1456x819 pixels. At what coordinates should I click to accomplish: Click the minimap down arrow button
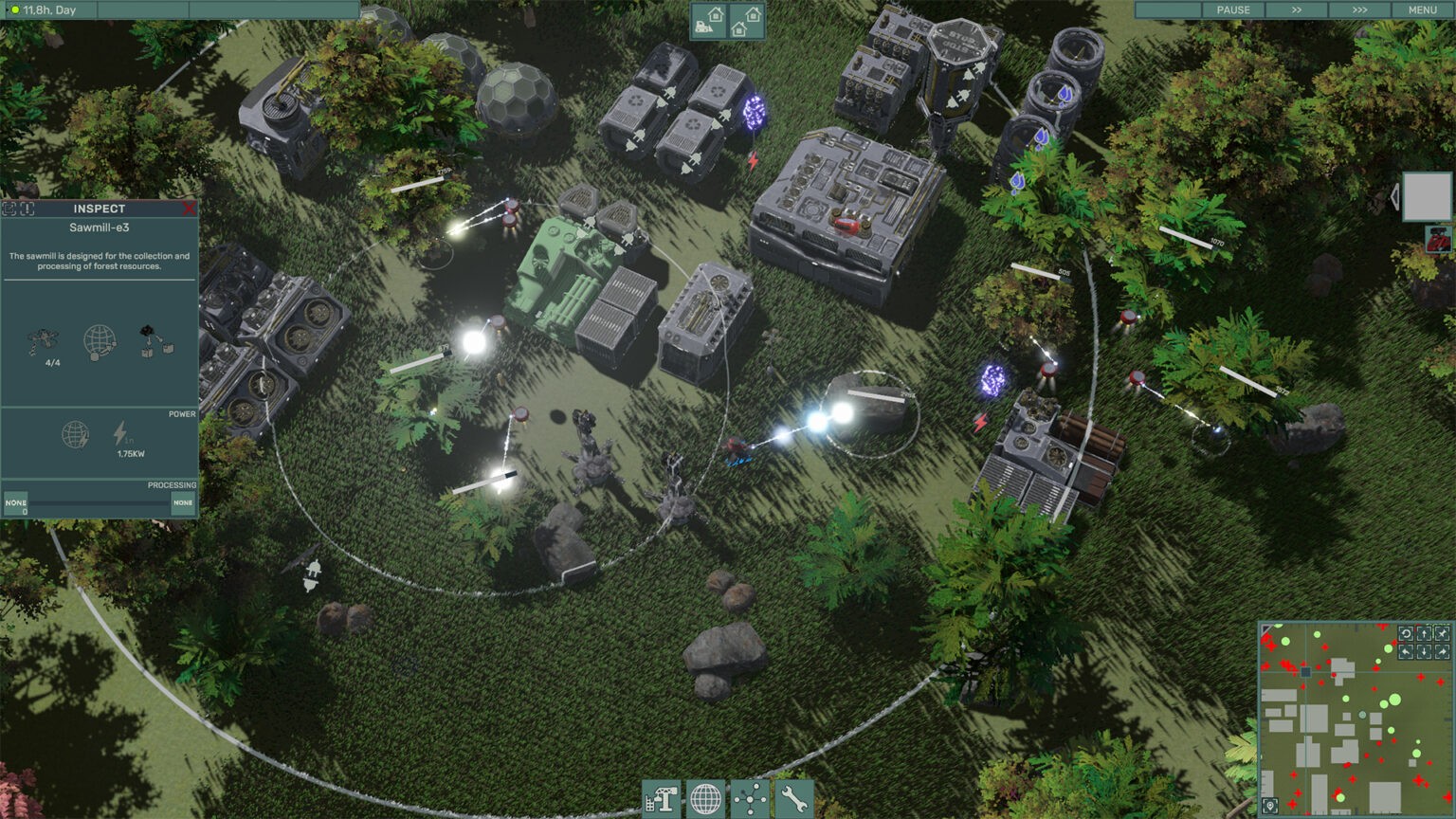(1424, 651)
